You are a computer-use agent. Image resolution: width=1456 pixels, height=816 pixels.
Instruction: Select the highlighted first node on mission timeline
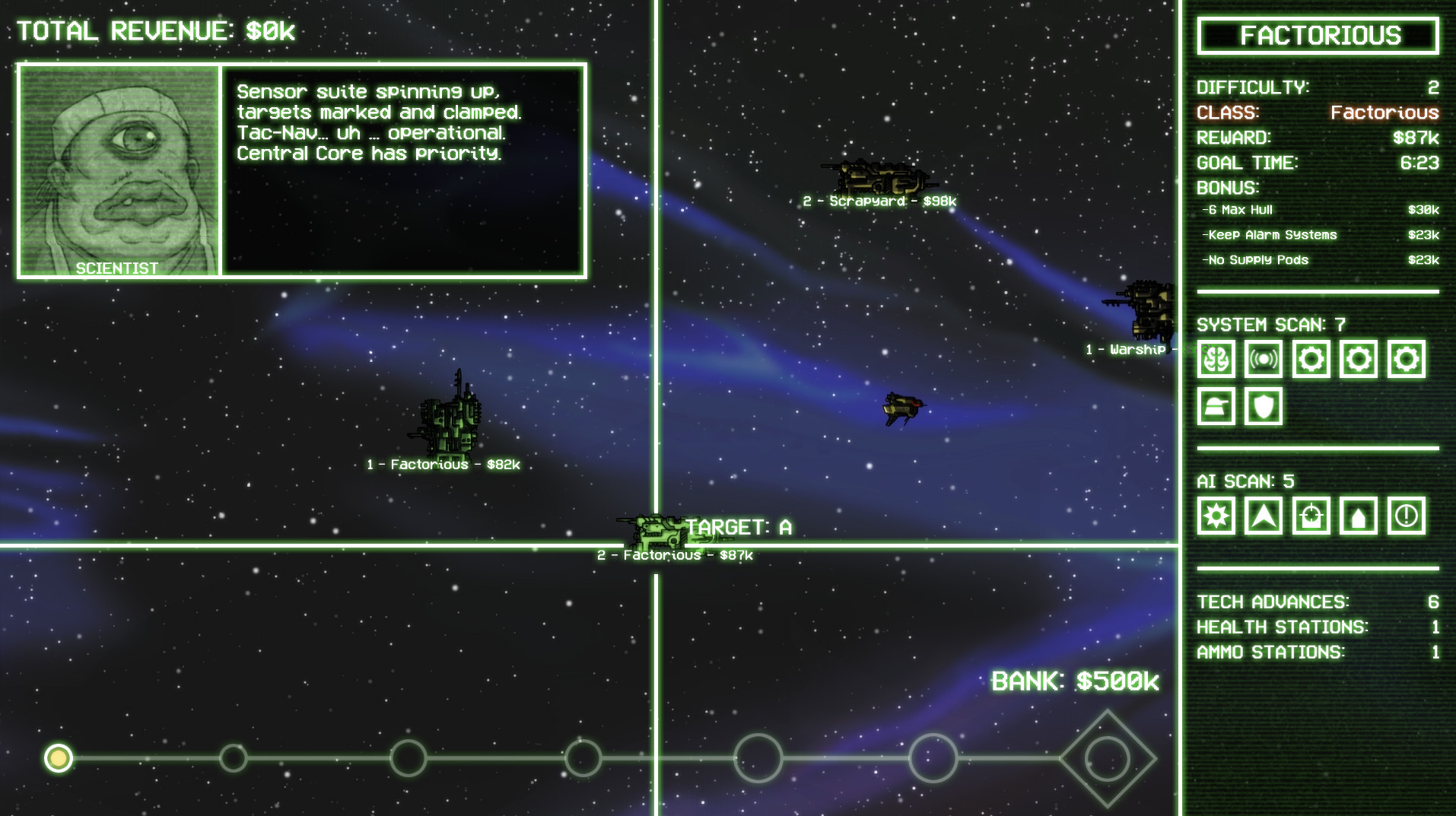[x=59, y=758]
